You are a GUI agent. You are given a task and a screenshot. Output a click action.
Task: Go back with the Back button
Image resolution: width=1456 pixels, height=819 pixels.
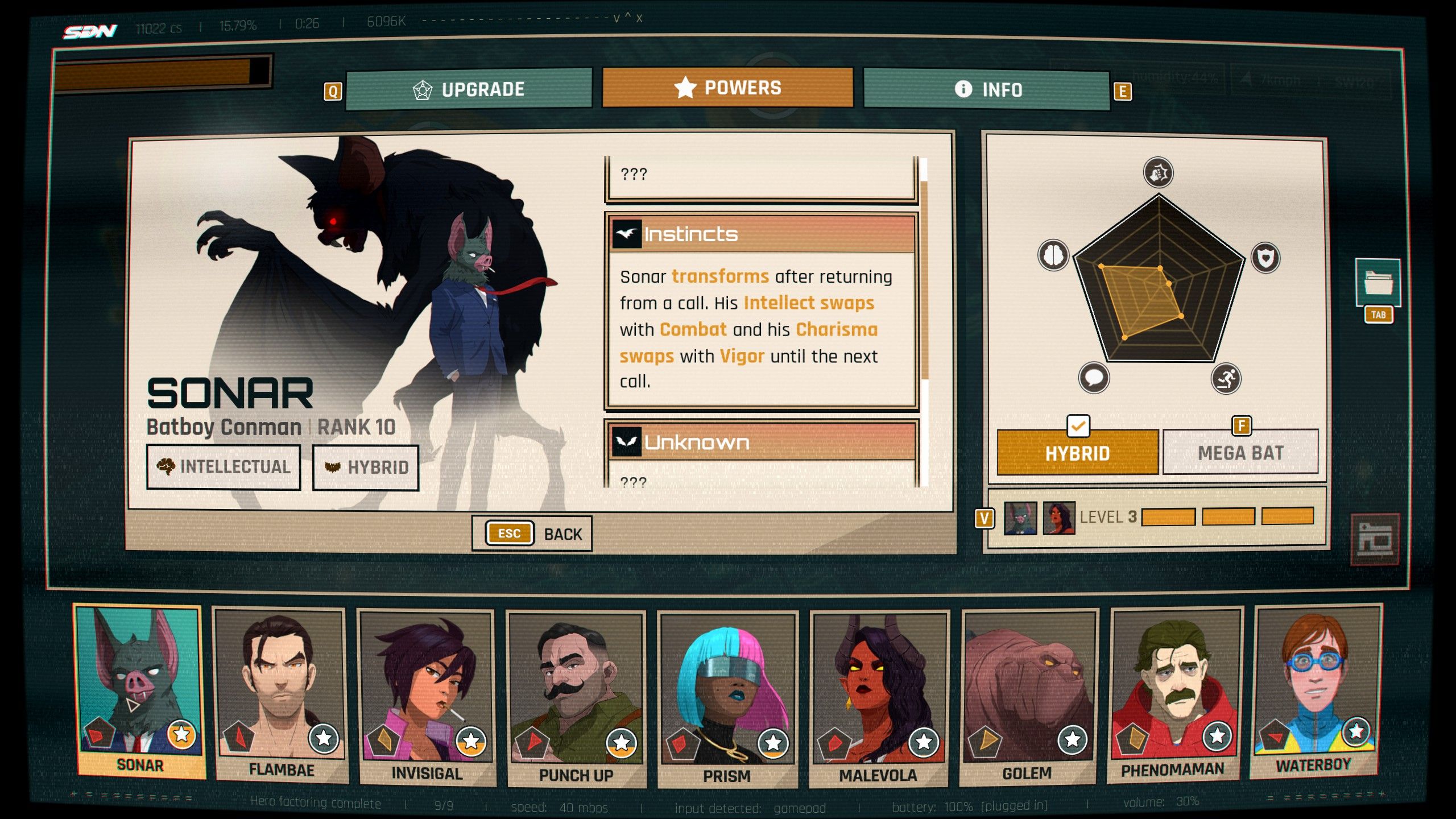[532, 533]
